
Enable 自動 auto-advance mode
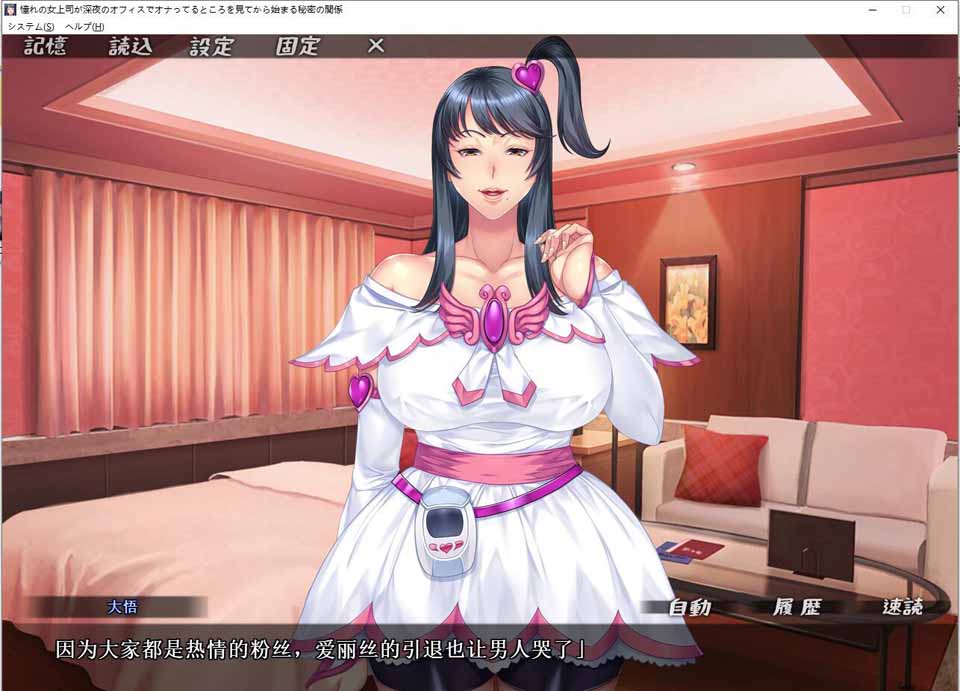pos(690,607)
